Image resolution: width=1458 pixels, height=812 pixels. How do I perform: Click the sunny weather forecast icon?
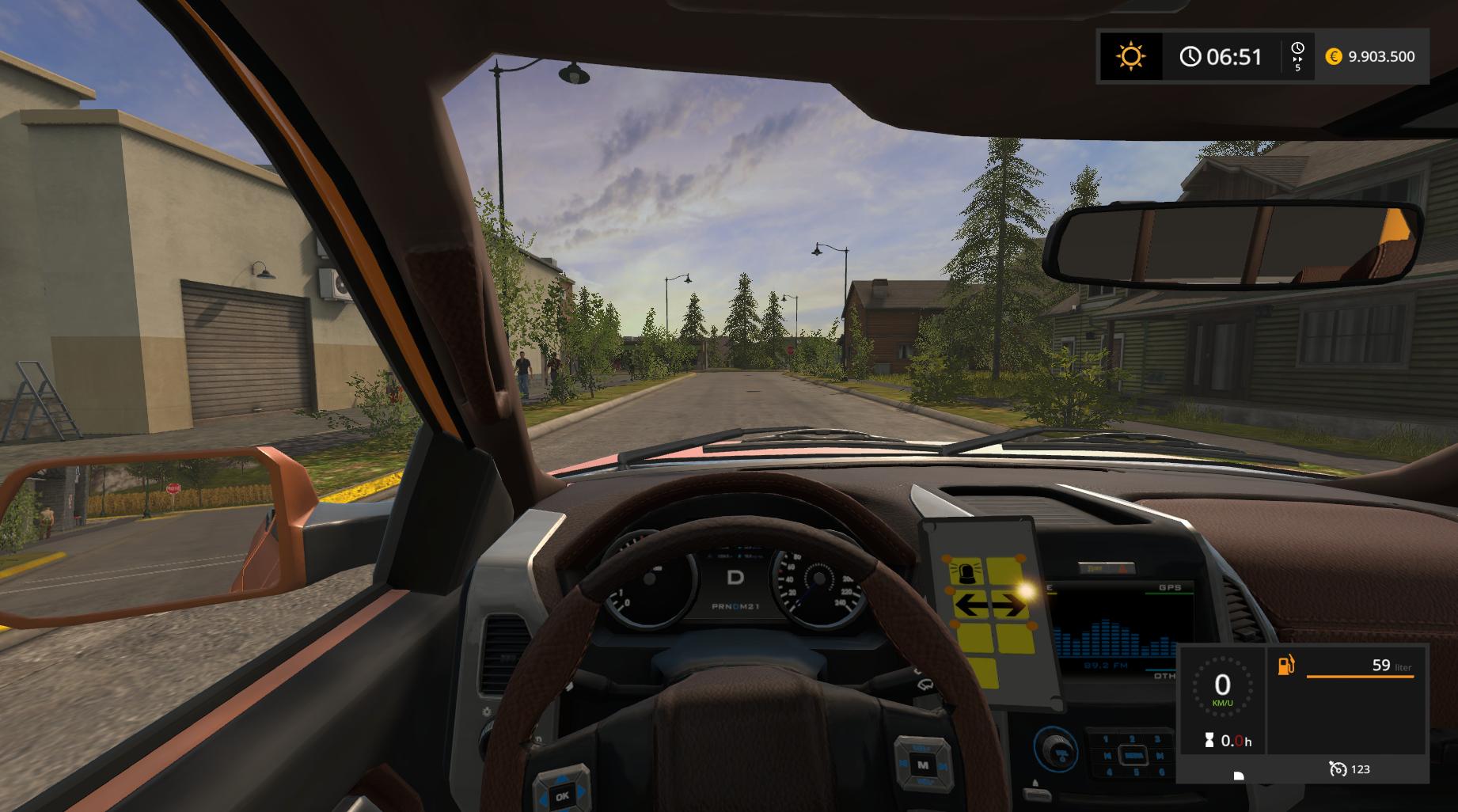(1130, 56)
